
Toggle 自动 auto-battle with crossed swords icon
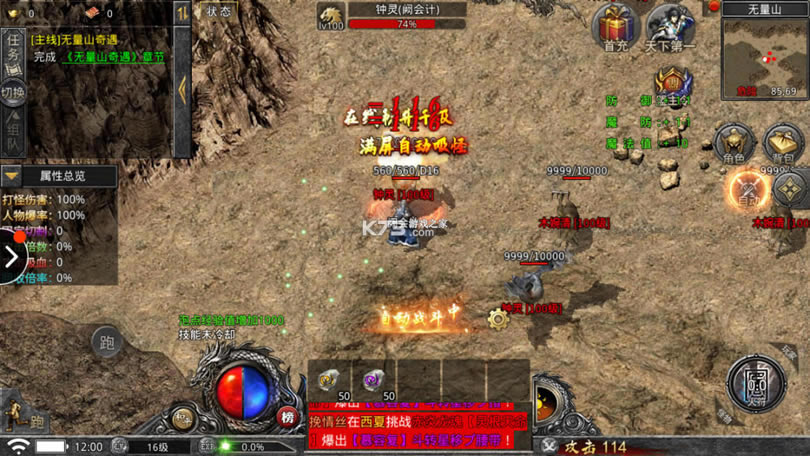pyautogui.click(x=747, y=188)
